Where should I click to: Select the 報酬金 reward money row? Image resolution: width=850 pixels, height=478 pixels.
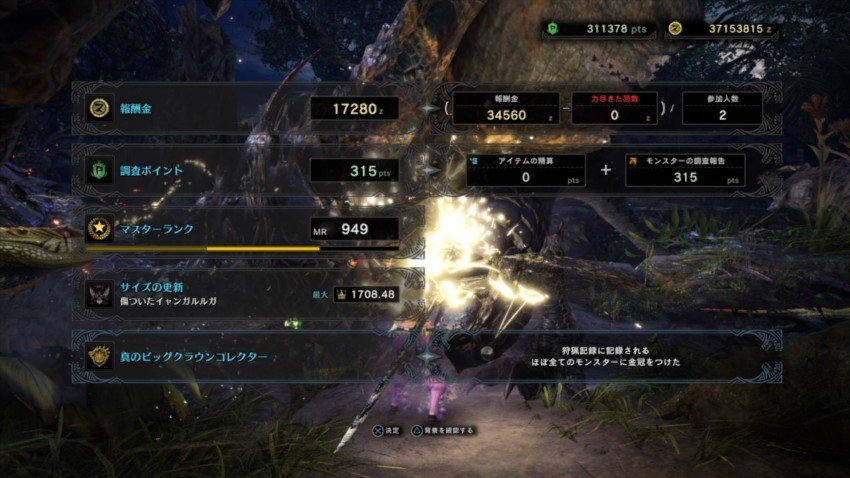240,108
